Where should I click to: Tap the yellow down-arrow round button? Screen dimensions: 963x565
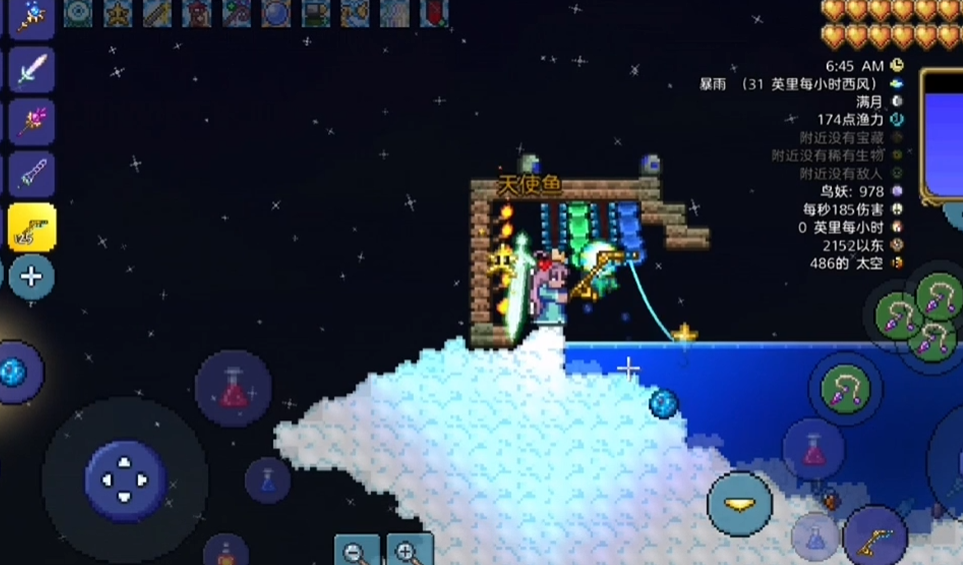pyautogui.click(x=740, y=503)
